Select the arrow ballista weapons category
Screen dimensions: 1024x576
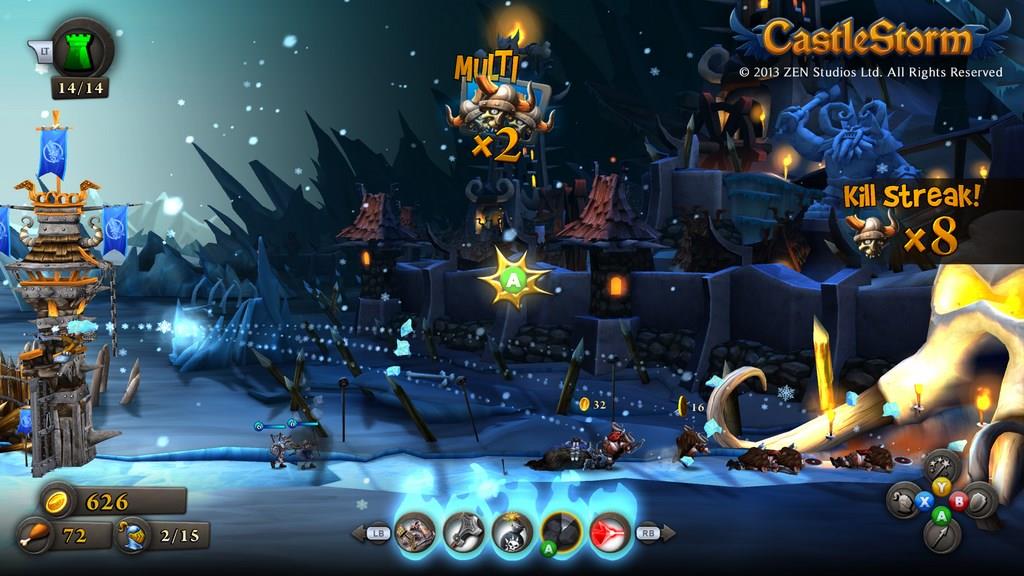pyautogui.click(x=941, y=536)
